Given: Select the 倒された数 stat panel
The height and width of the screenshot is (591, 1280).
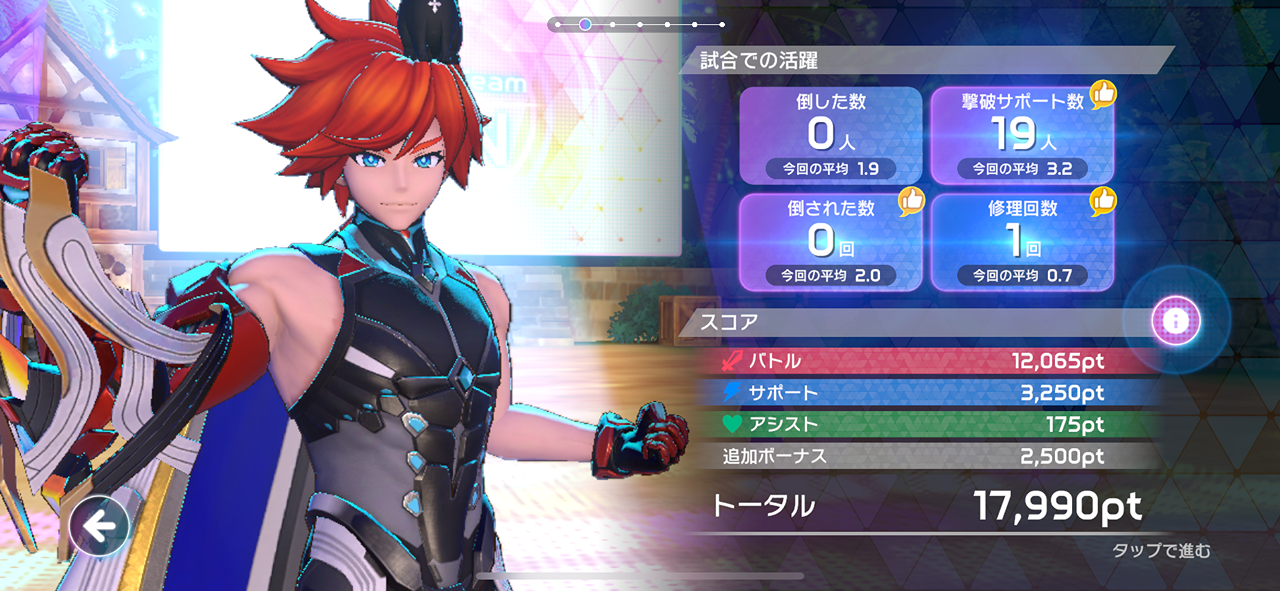Looking at the screenshot, I should 830,242.
